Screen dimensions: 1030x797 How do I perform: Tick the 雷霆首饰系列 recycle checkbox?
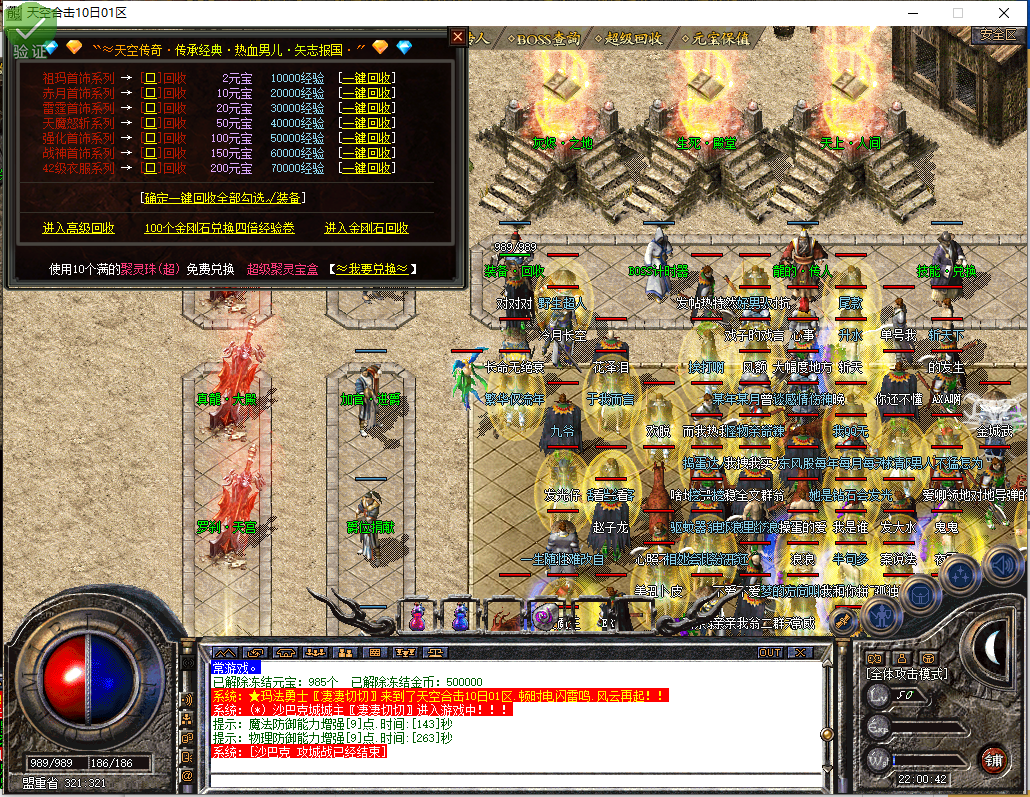pos(151,108)
